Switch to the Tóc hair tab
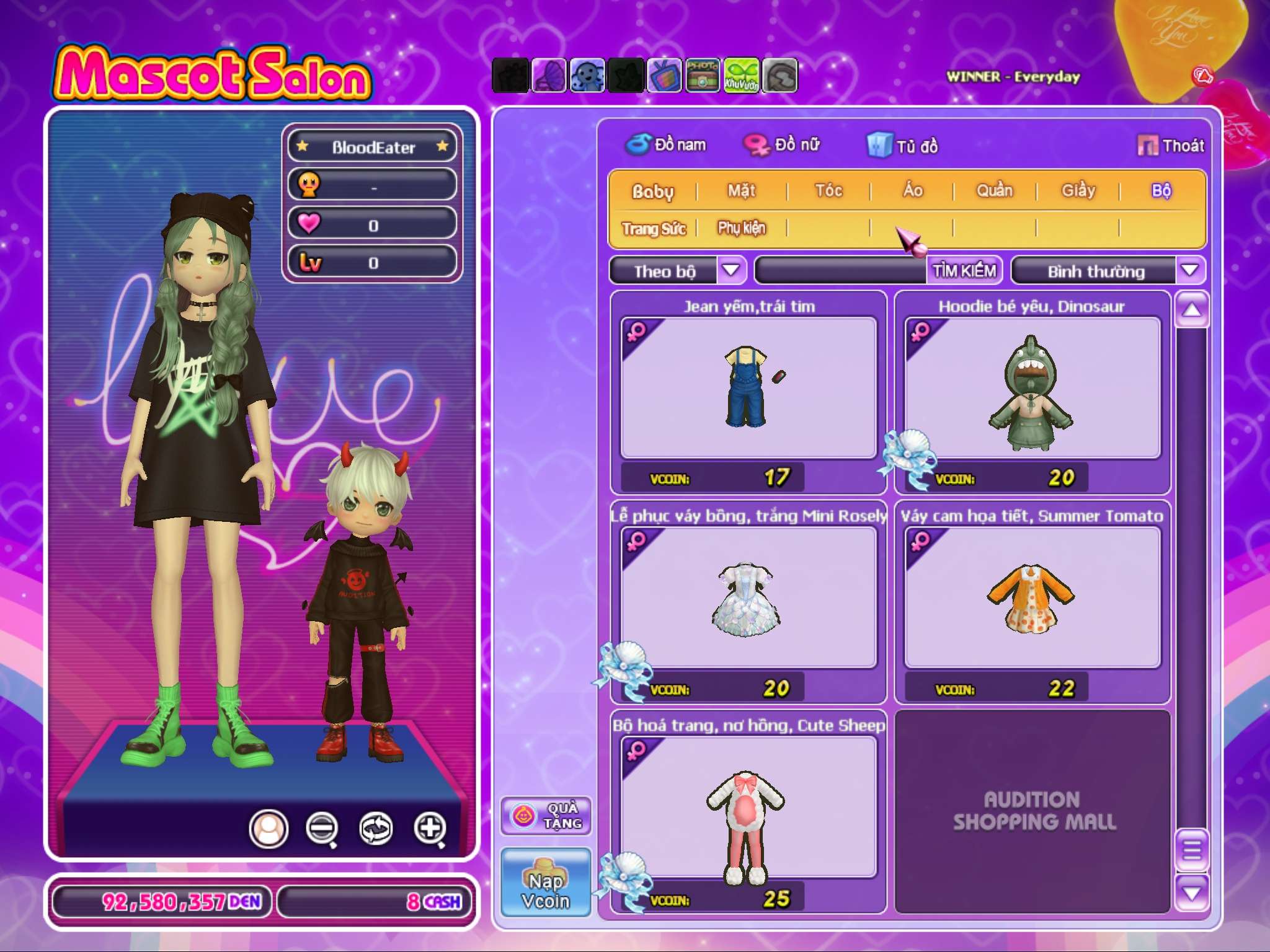This screenshot has width=1270, height=952. 828,190
